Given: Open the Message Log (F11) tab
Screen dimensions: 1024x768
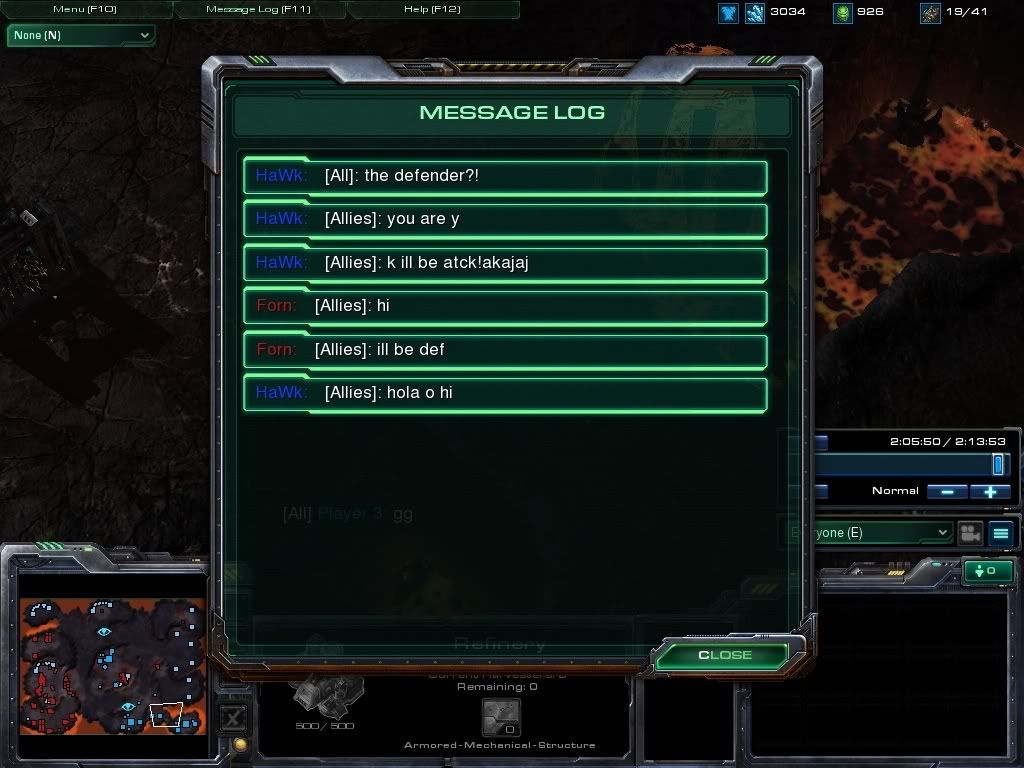Looking at the screenshot, I should click(258, 9).
